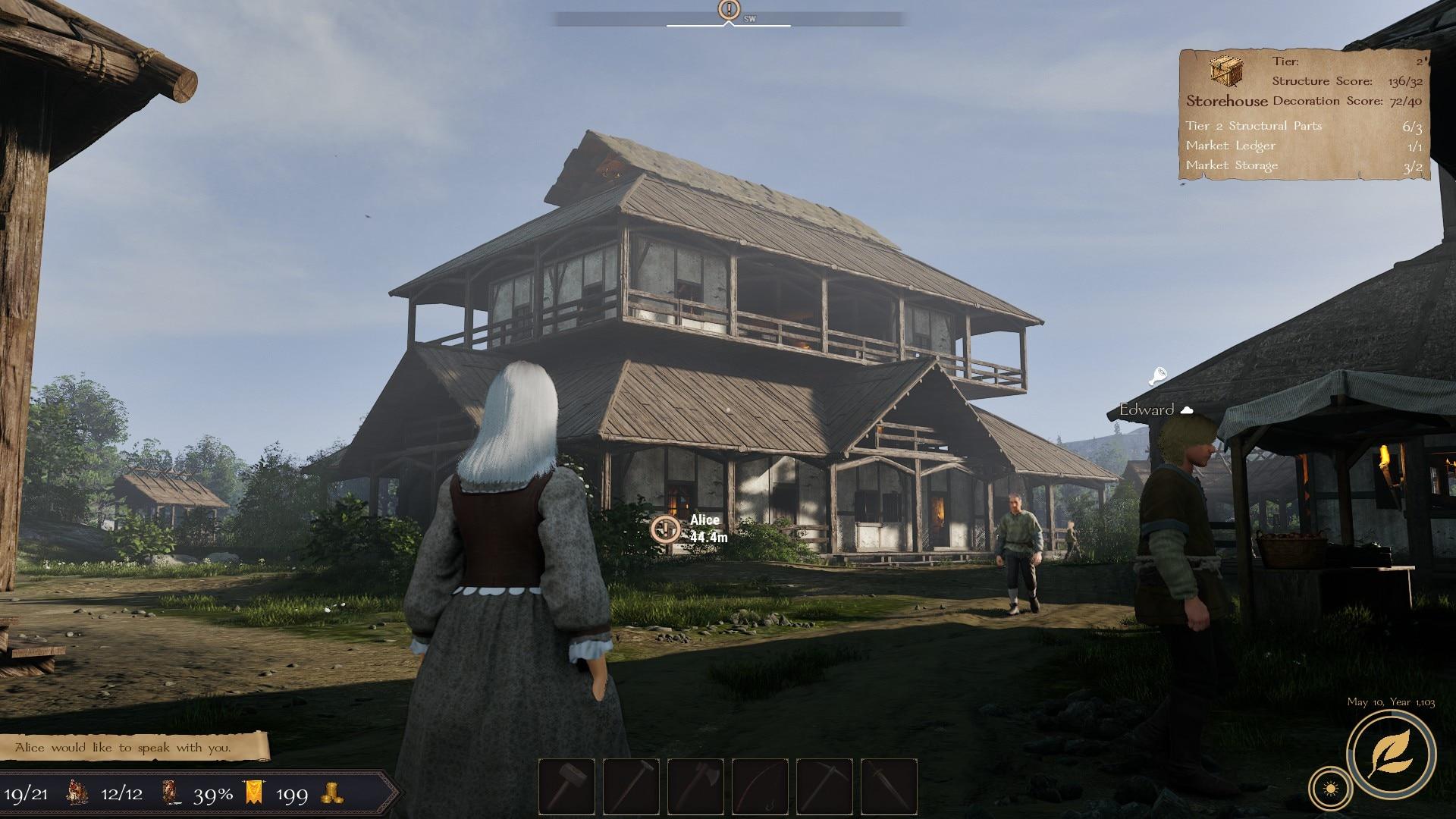Click the sun time-of-day indicator
1456x819 pixels.
(x=1331, y=790)
